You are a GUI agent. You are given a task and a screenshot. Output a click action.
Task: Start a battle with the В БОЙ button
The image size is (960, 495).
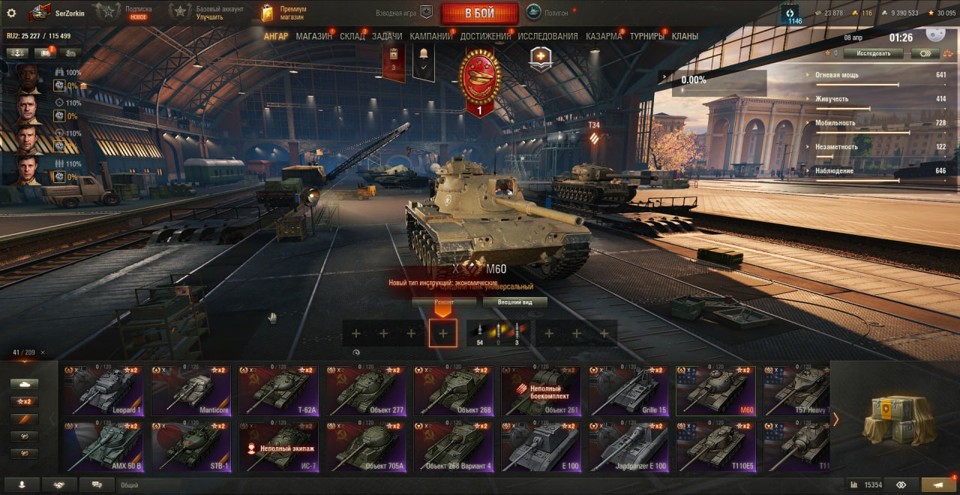[x=478, y=13]
